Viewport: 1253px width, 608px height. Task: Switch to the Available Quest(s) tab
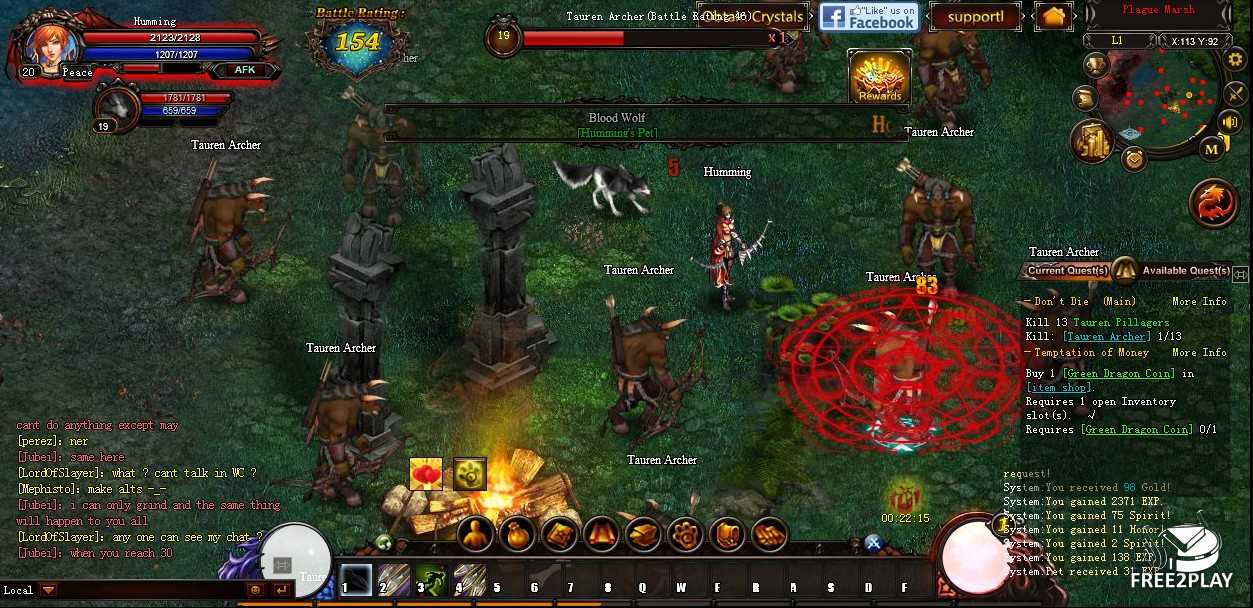click(x=1185, y=271)
